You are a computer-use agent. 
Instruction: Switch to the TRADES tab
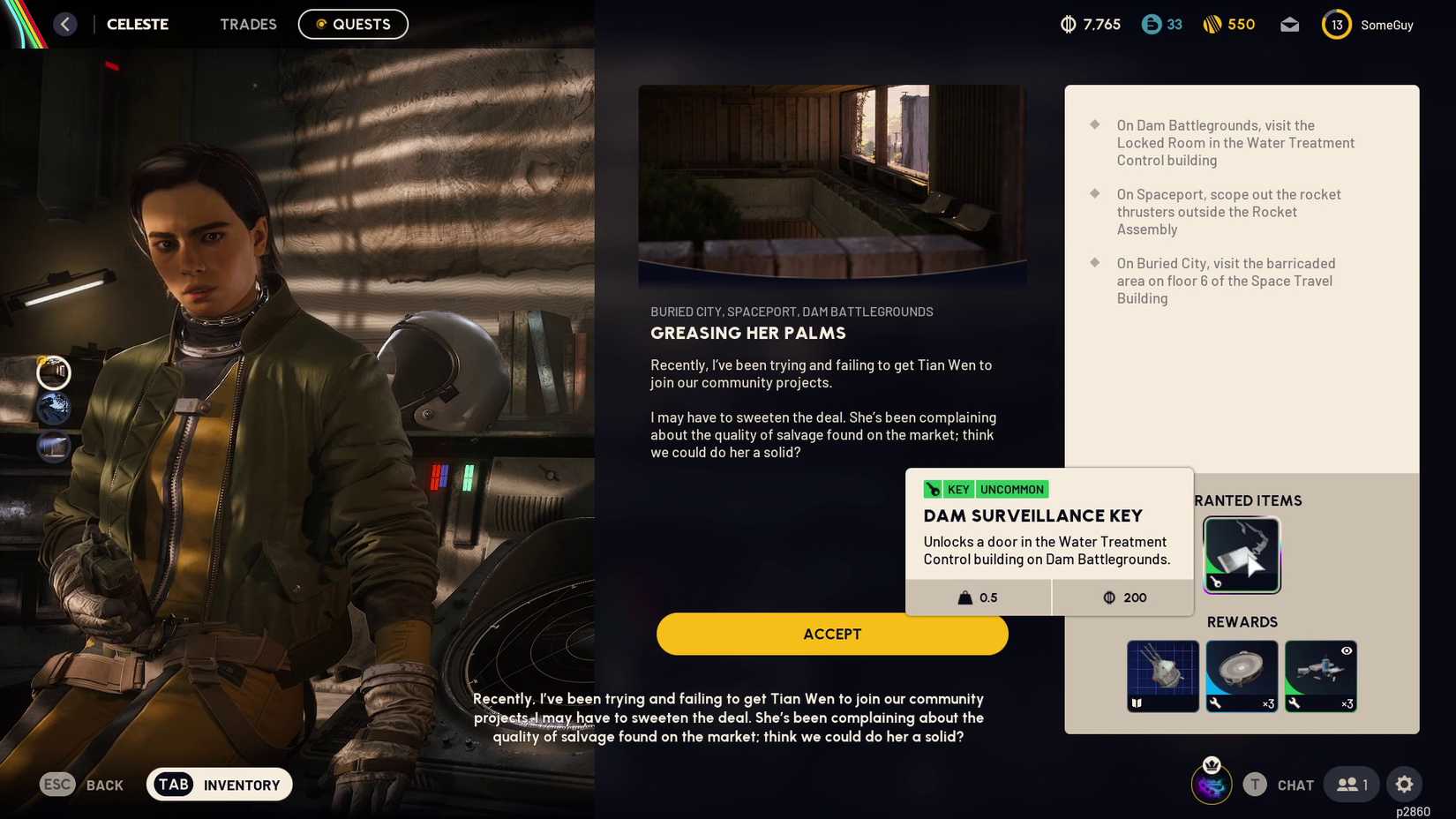tap(248, 24)
